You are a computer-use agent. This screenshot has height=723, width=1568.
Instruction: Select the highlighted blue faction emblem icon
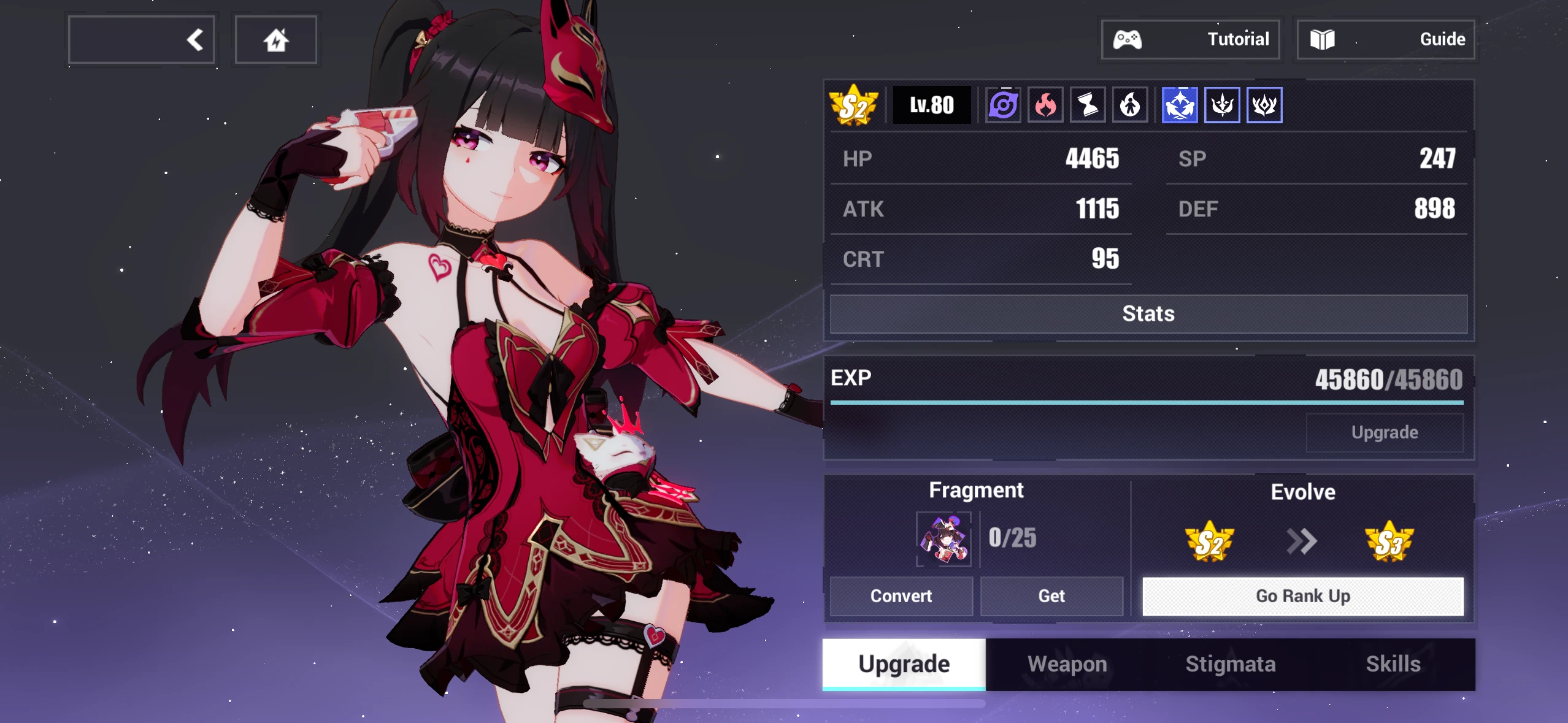pos(1180,104)
